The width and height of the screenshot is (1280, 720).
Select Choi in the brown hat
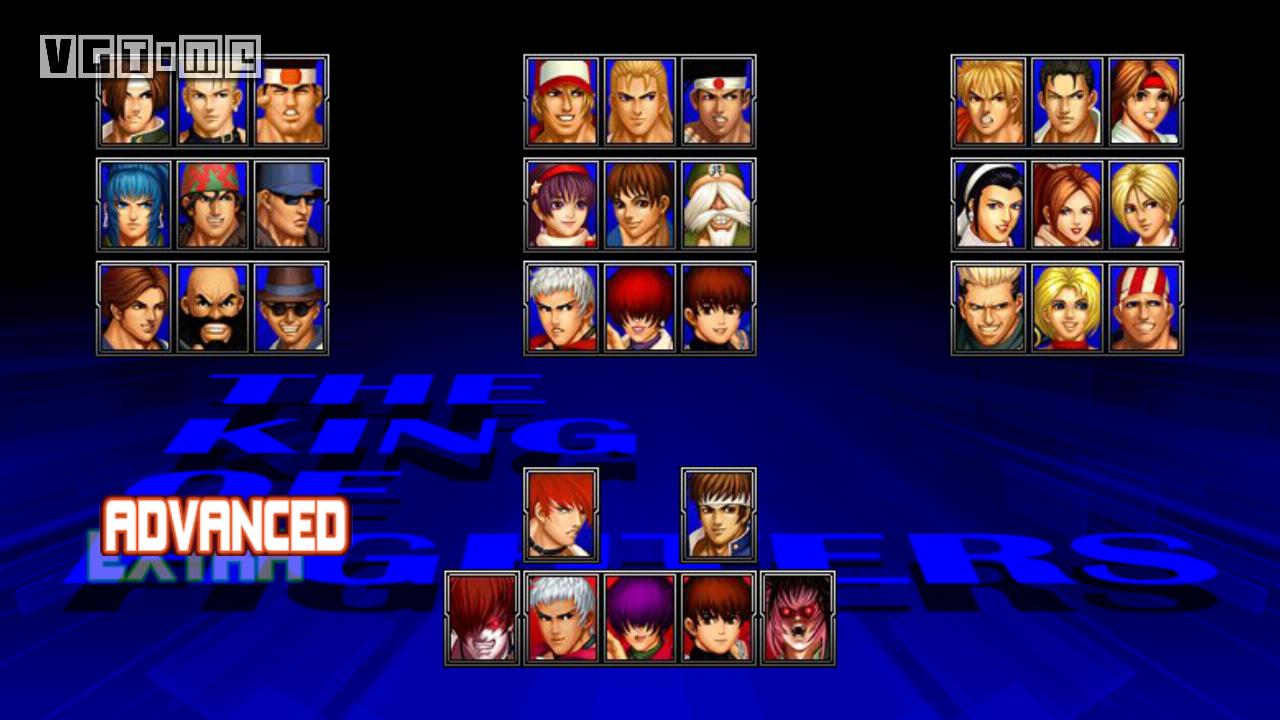pos(291,308)
